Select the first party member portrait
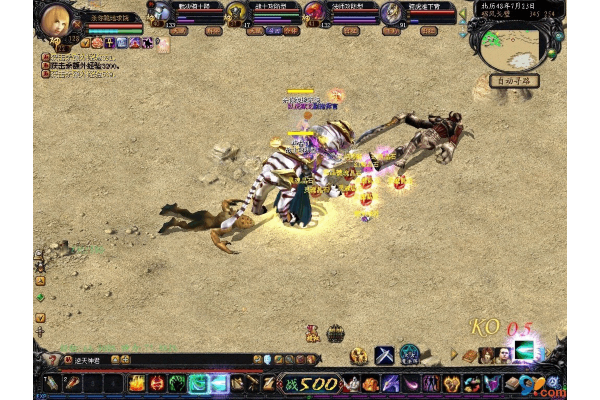 [160, 12]
